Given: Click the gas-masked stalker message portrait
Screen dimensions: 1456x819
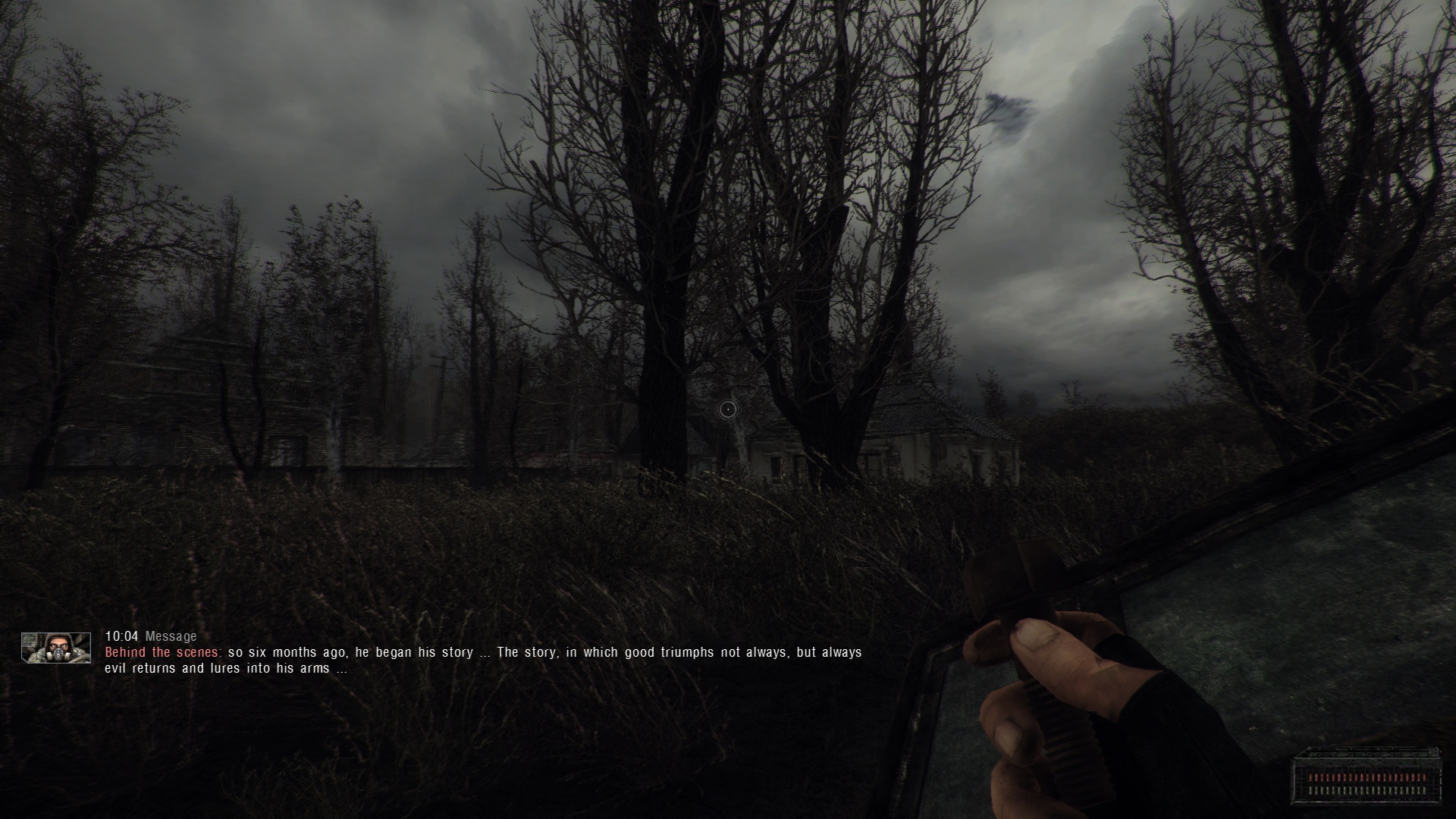Looking at the screenshot, I should pos(56,648).
